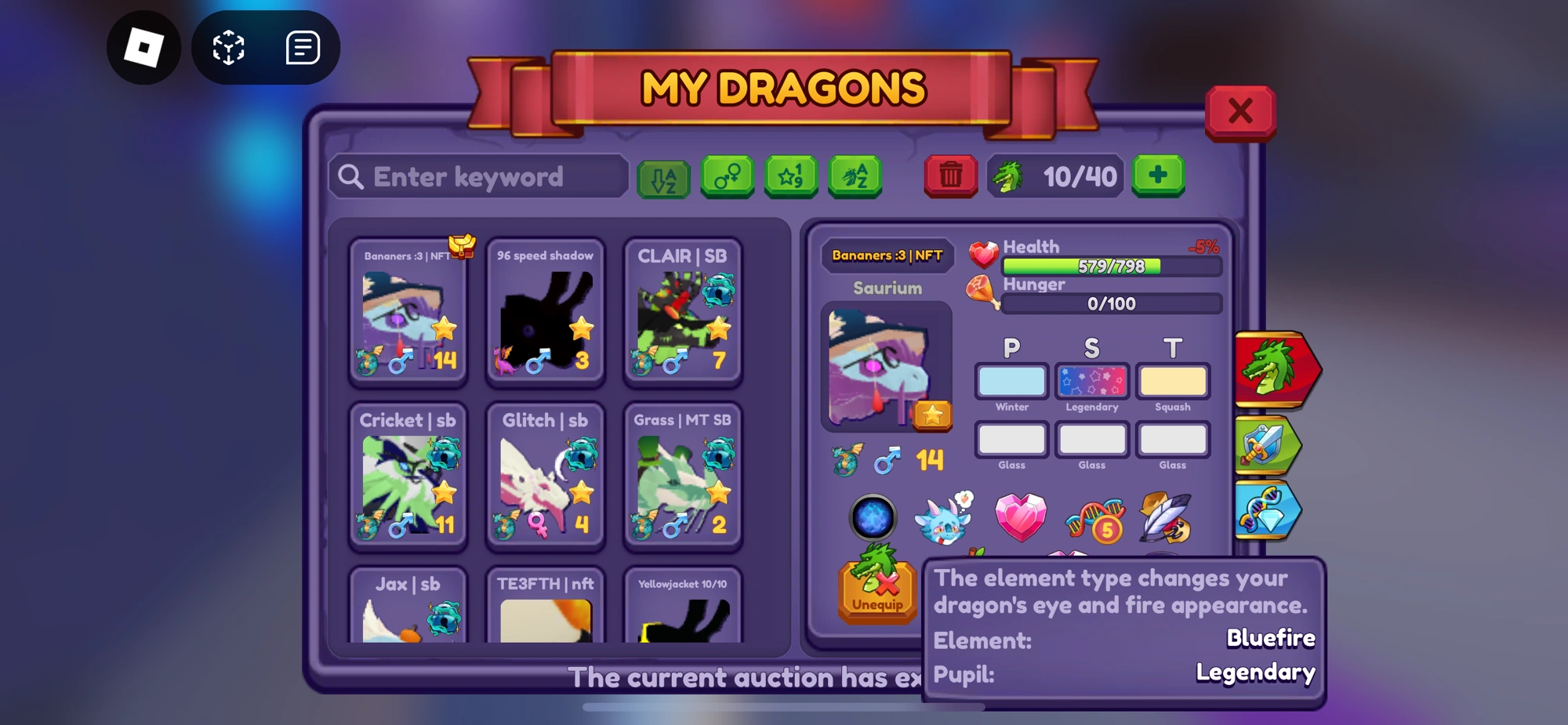Select the green sword dragon badge tab
1568x725 pixels.
(x=1267, y=444)
